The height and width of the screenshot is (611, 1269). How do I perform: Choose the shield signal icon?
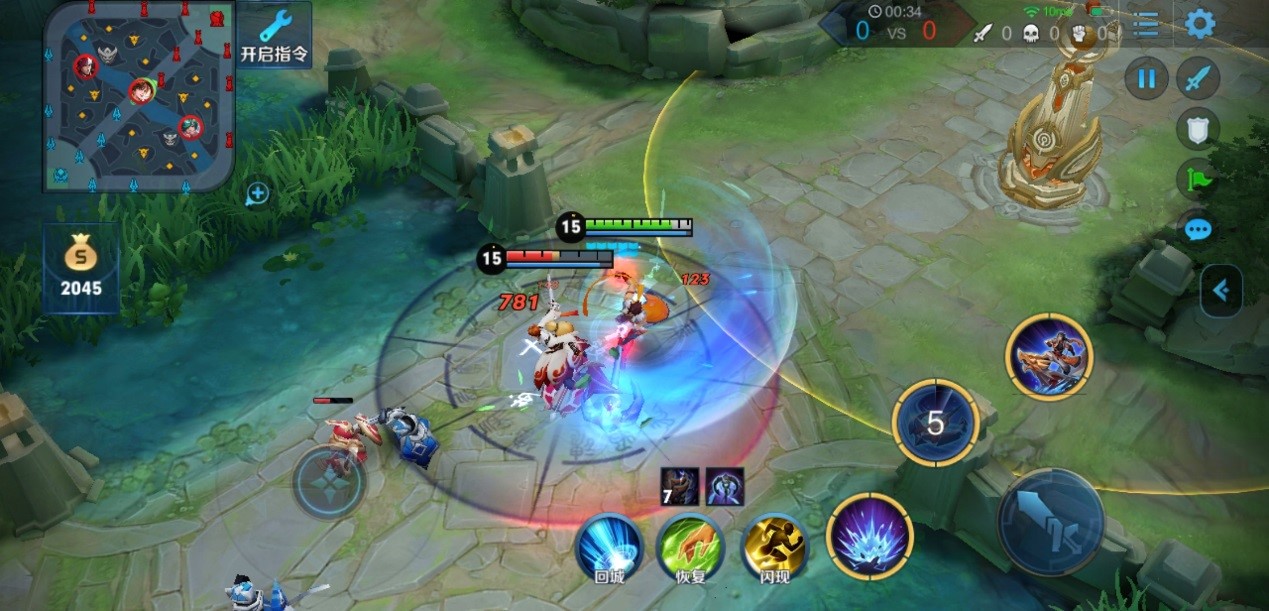[1197, 128]
